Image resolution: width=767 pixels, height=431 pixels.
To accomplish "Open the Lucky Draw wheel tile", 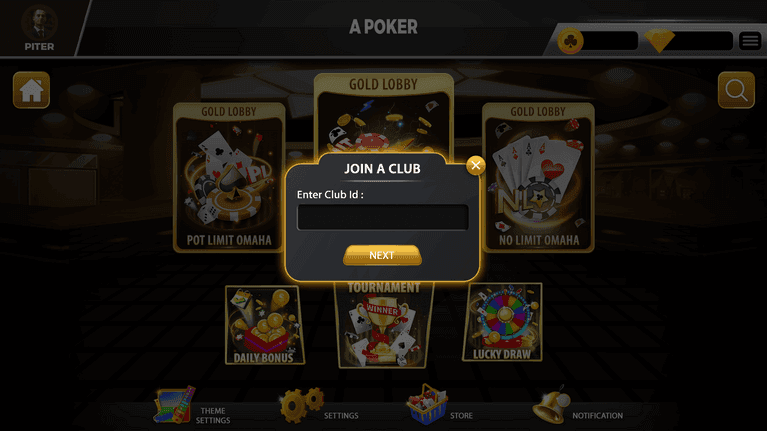I will pos(502,322).
